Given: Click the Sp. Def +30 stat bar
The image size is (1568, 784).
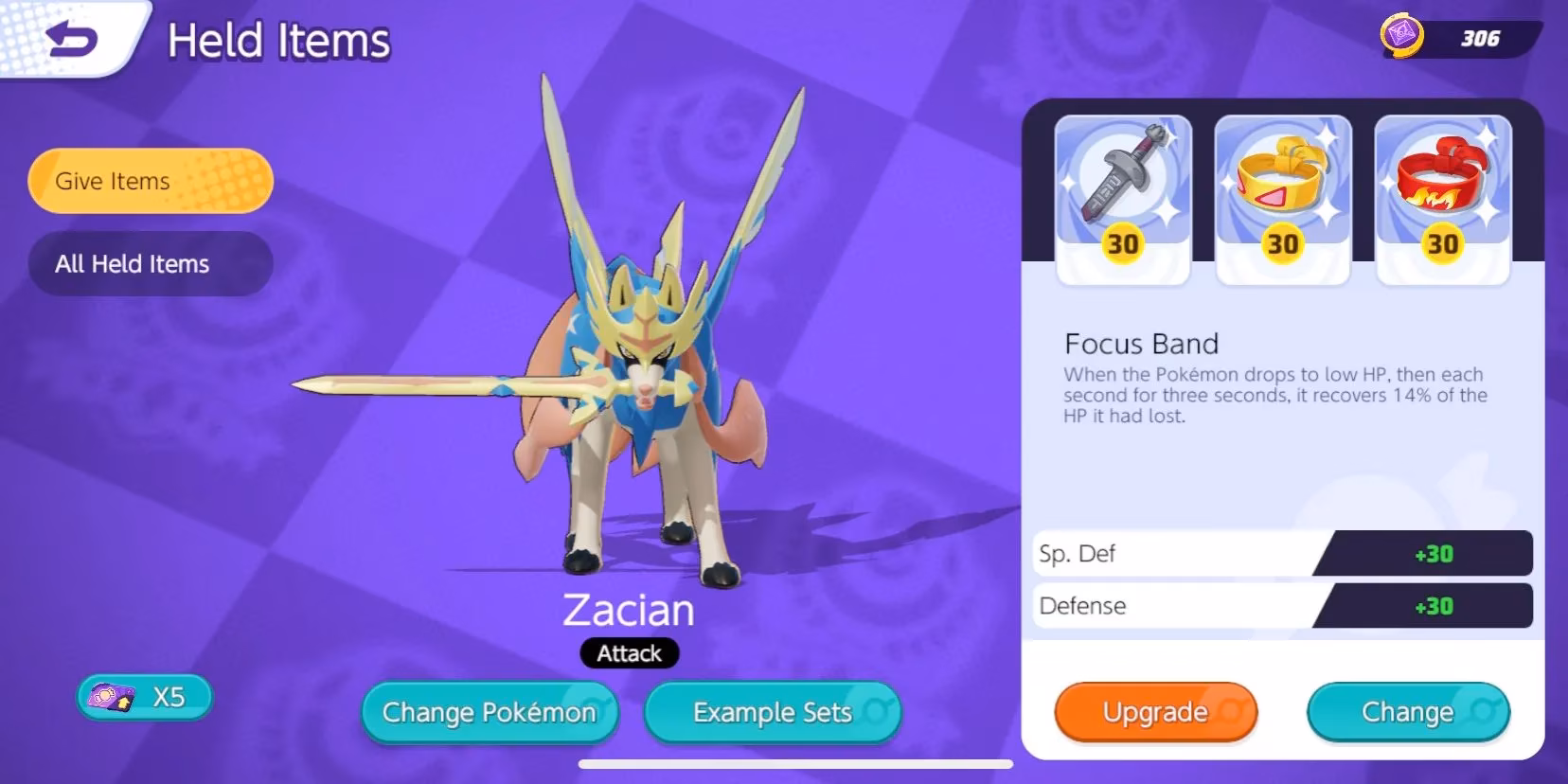Looking at the screenshot, I should (1278, 554).
